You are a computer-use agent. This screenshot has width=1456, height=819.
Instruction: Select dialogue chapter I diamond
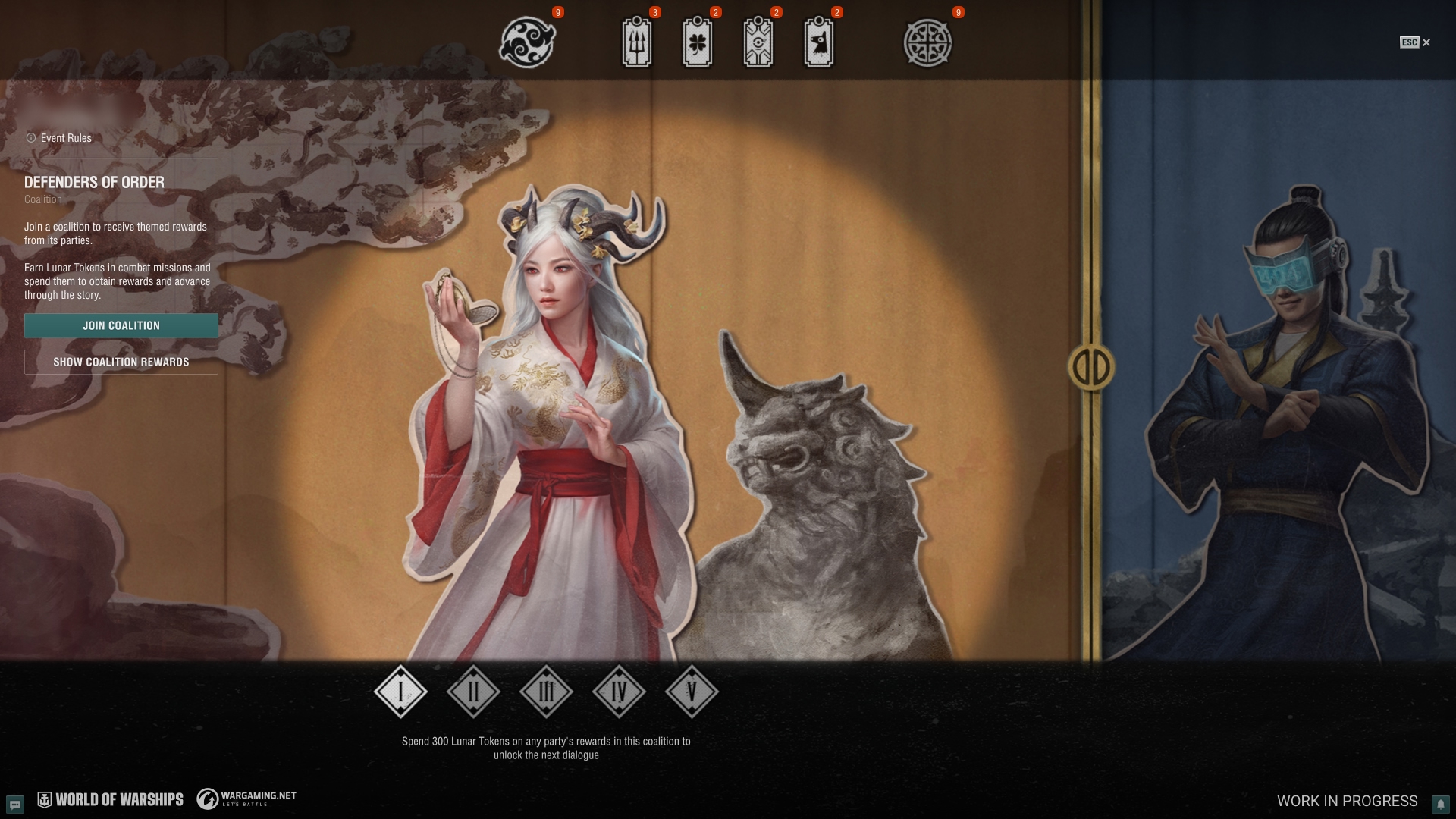click(400, 692)
